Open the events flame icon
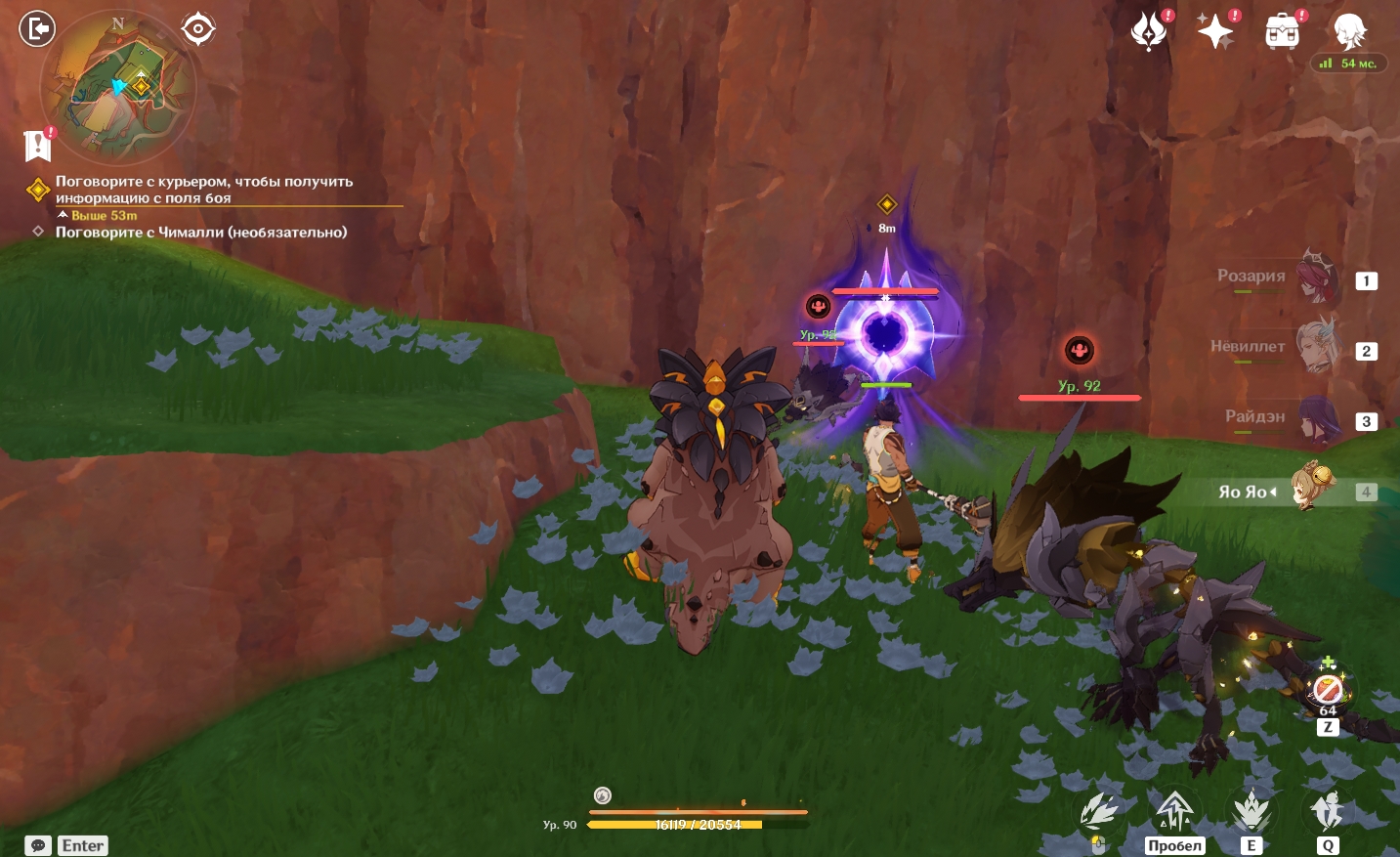This screenshot has height=857, width=1400. (1149, 31)
